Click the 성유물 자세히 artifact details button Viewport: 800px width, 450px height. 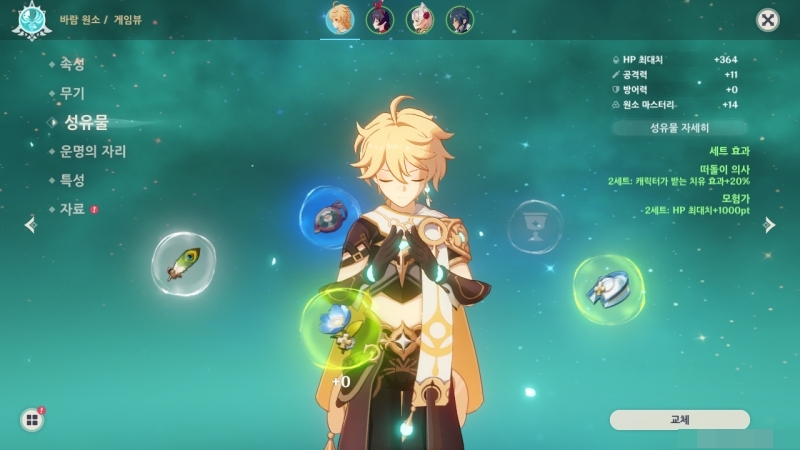point(679,128)
